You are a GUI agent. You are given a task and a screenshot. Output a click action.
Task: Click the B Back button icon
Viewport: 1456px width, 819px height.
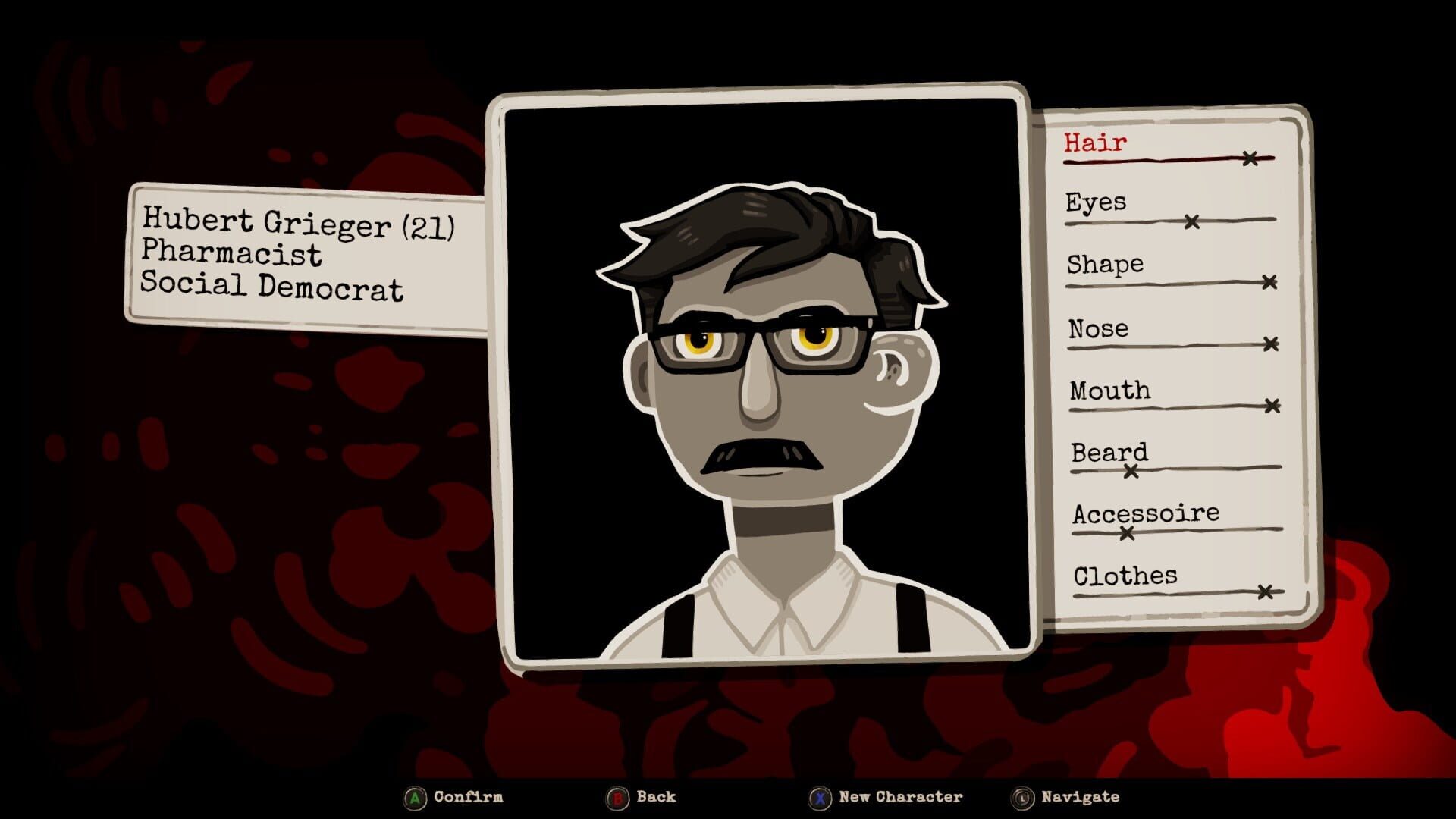click(618, 797)
